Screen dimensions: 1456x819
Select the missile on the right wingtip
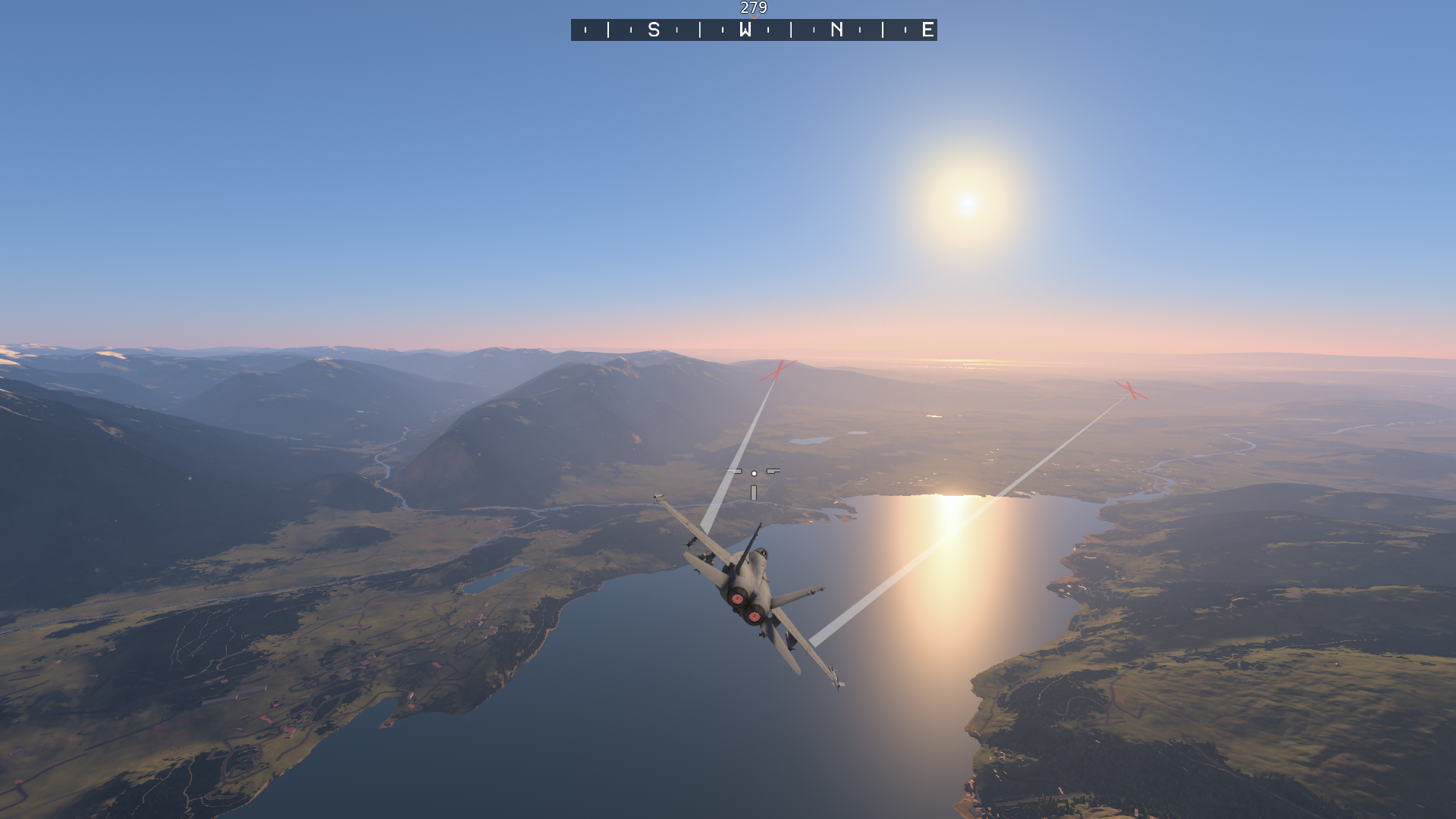coord(835,677)
